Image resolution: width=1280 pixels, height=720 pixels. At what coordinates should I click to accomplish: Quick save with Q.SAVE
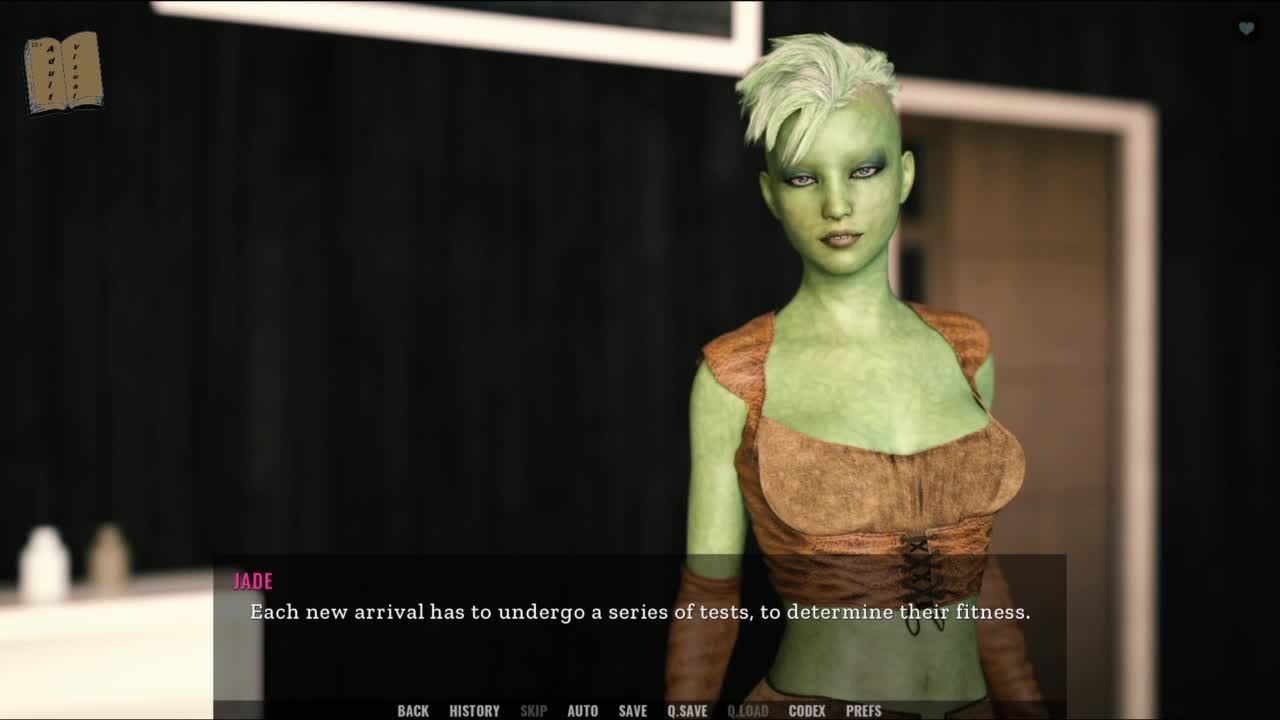[x=687, y=711]
